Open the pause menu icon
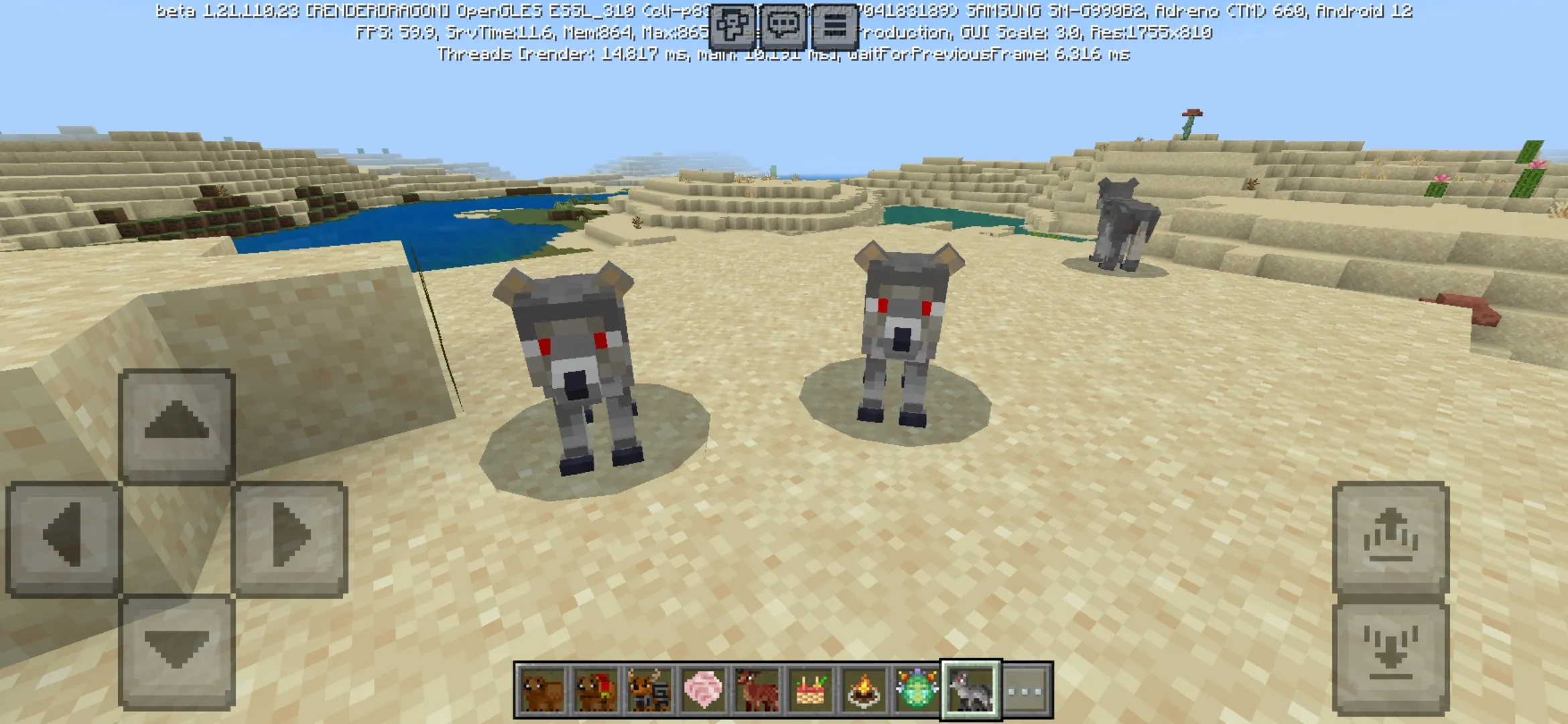This screenshot has width=1568, height=724. 836,27
